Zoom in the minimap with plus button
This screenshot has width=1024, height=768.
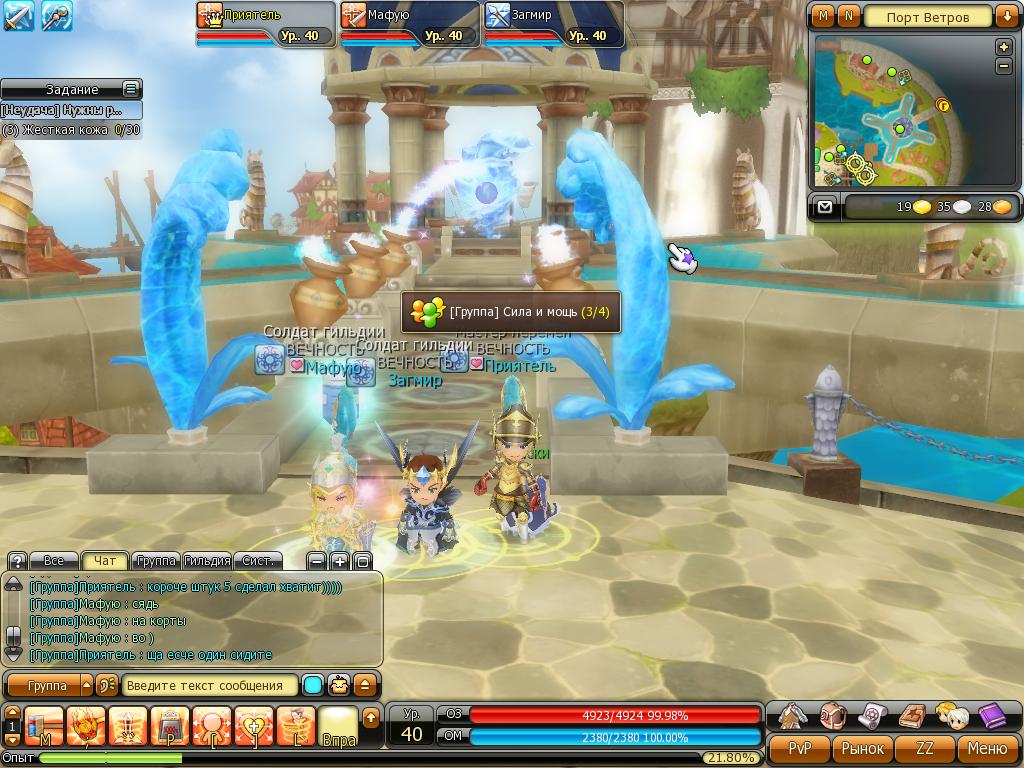[x=1004, y=47]
